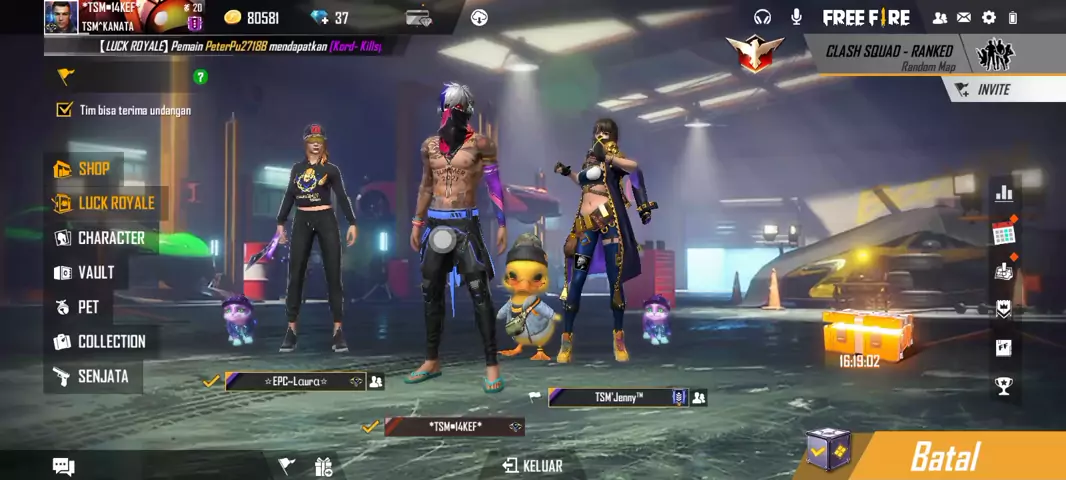Open the TSM•I4KEF player profile avatar
The width and height of the screenshot is (1066, 480).
[61, 17]
